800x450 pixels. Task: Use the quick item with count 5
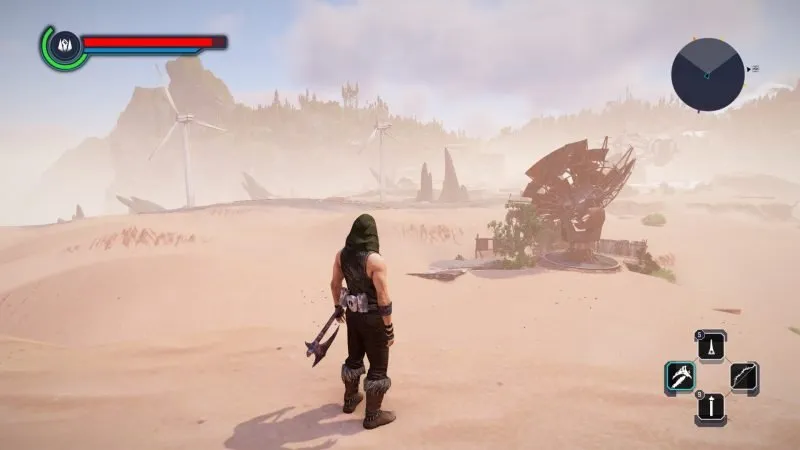711,346
